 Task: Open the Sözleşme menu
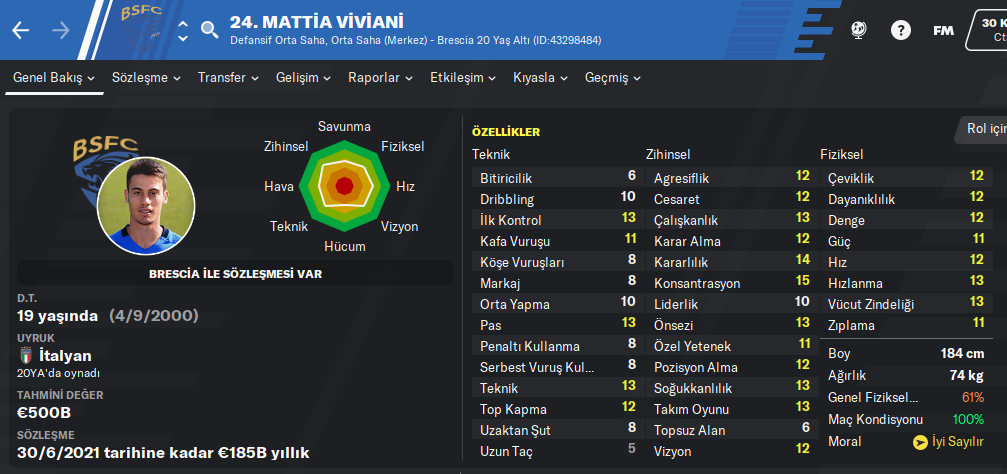coord(147,77)
